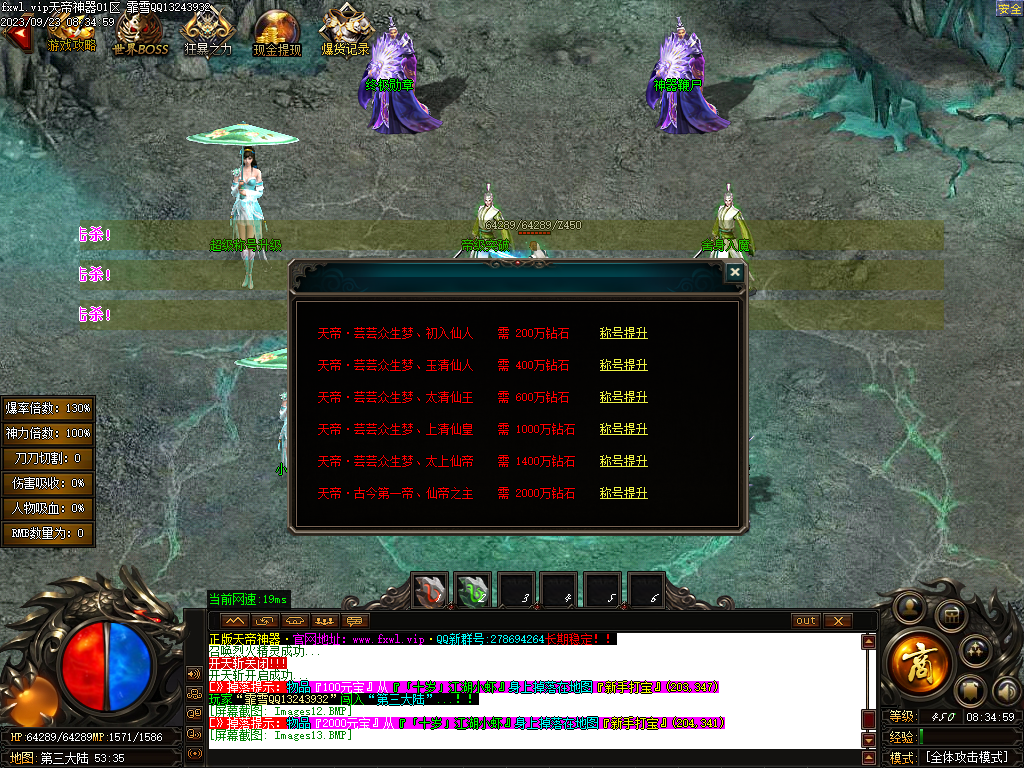The width and height of the screenshot is (1024, 768).
Task: Click the 'out' button above chat
Action: click(806, 621)
